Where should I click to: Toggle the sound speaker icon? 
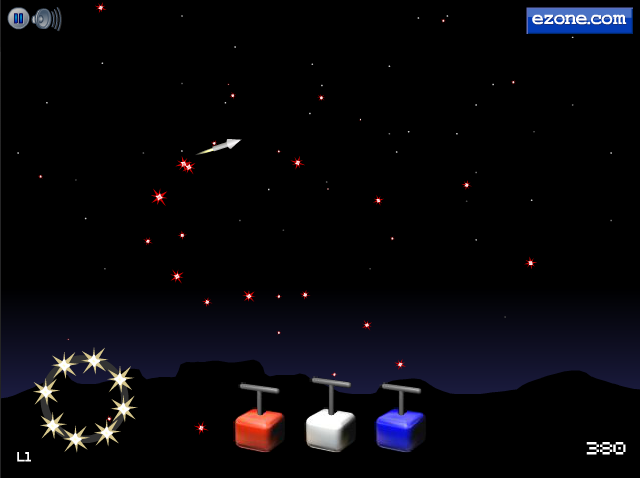tap(46, 18)
